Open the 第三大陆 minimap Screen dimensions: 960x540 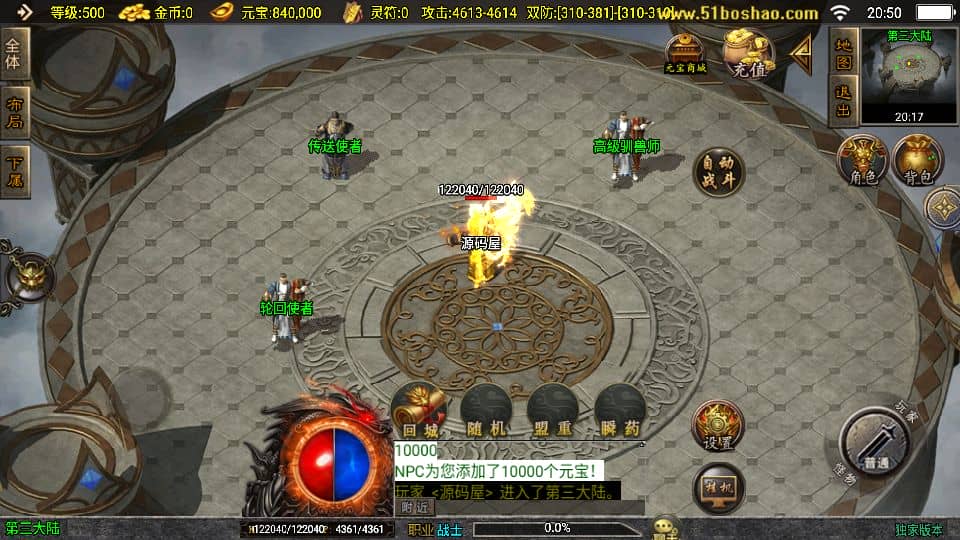click(908, 75)
